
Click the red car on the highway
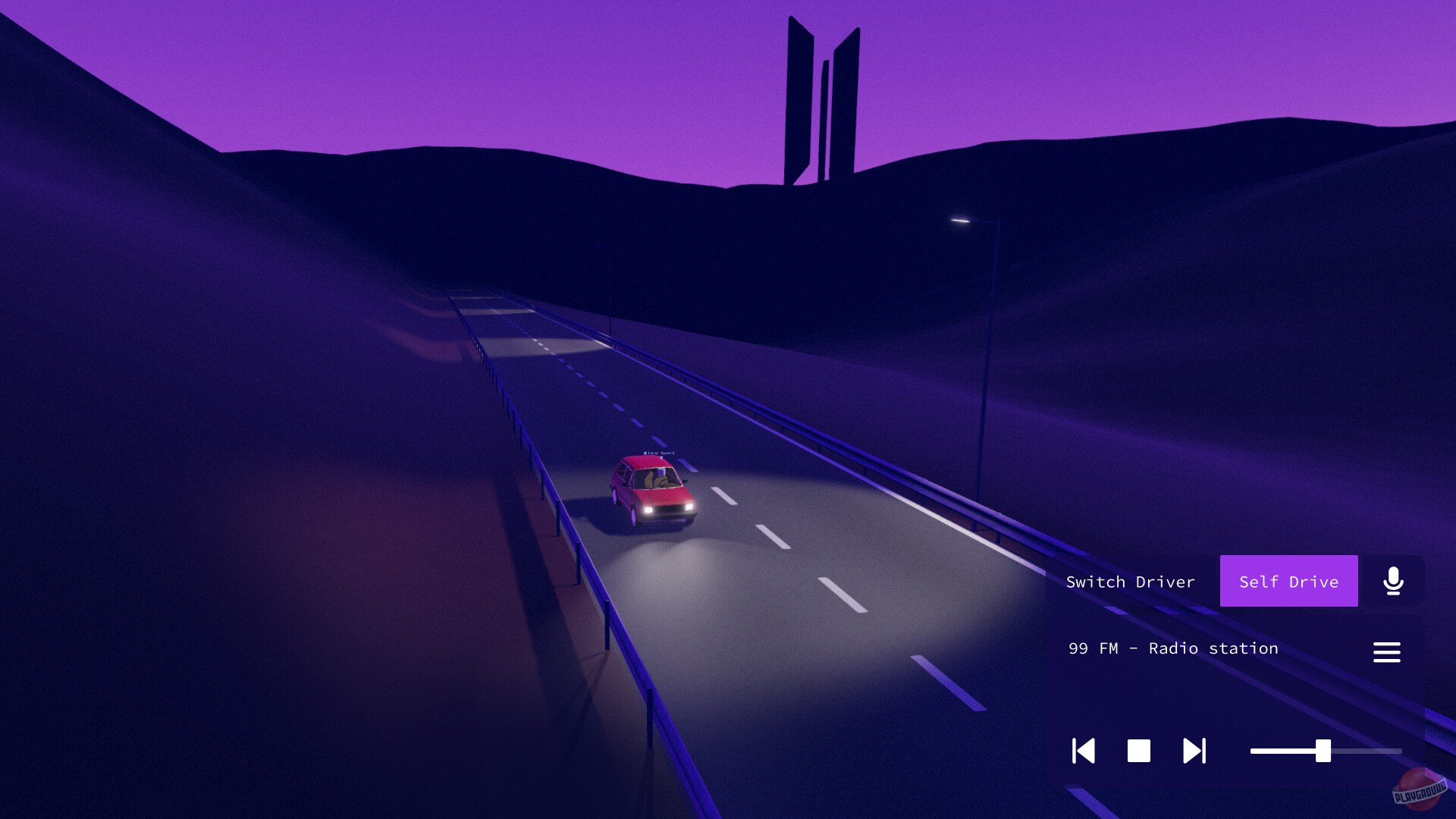654,490
